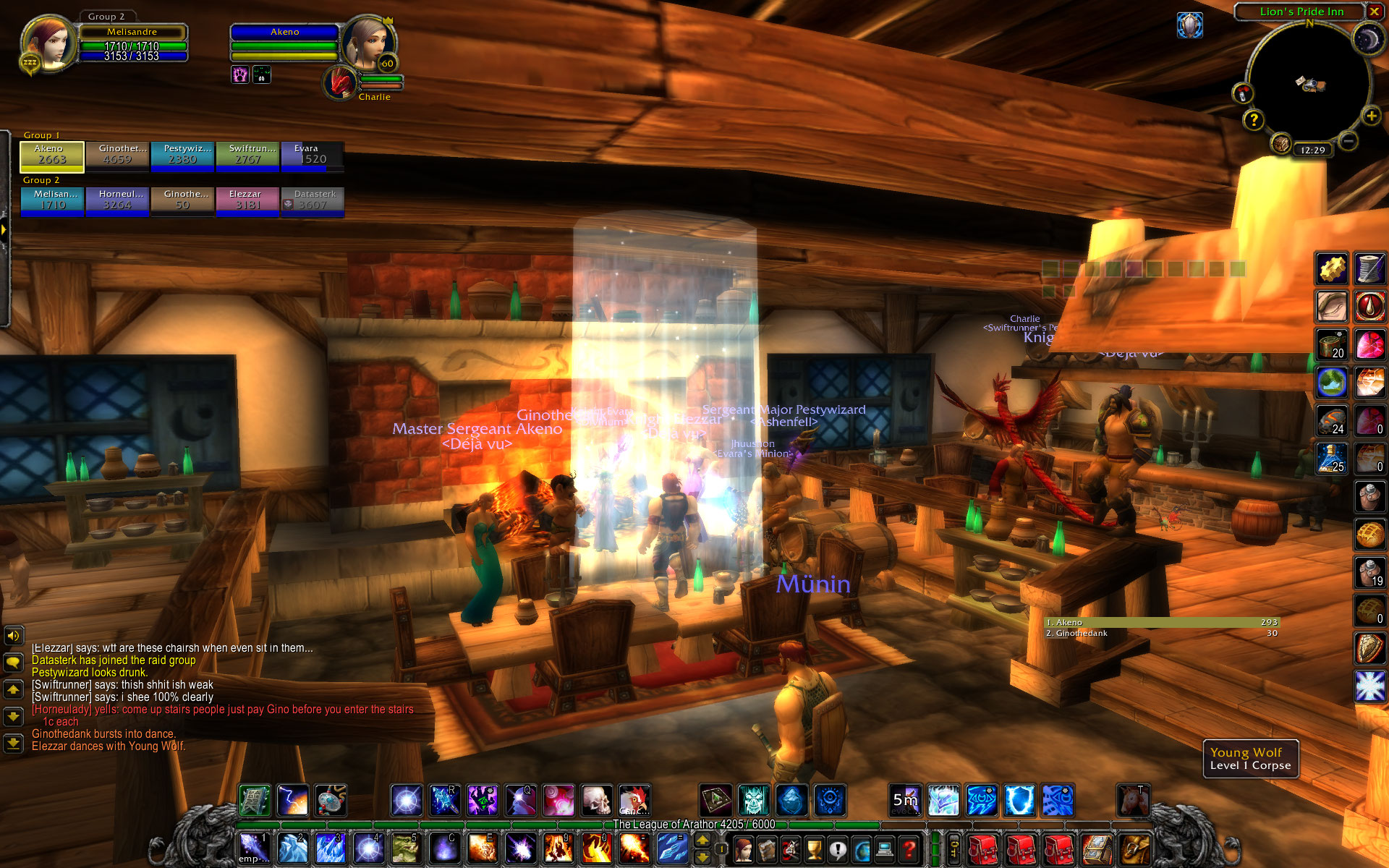
Task: Click the moon day-night indicator on minimap
Action: (x=1367, y=40)
